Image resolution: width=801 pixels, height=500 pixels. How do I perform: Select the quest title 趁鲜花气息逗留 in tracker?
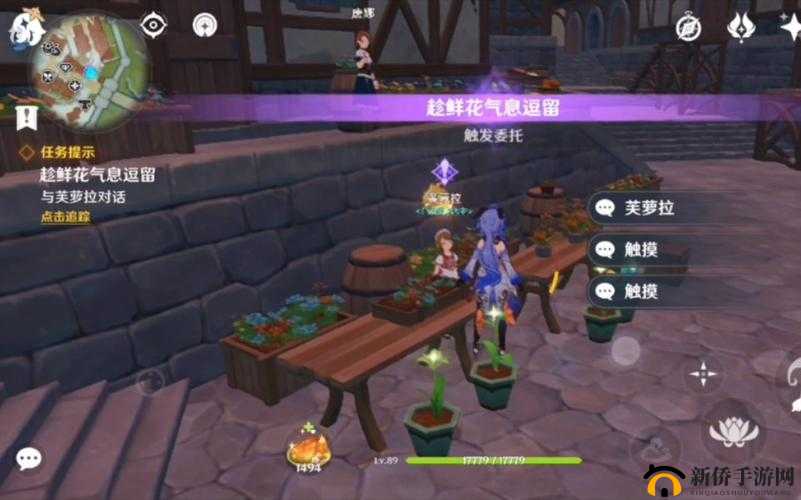97,175
